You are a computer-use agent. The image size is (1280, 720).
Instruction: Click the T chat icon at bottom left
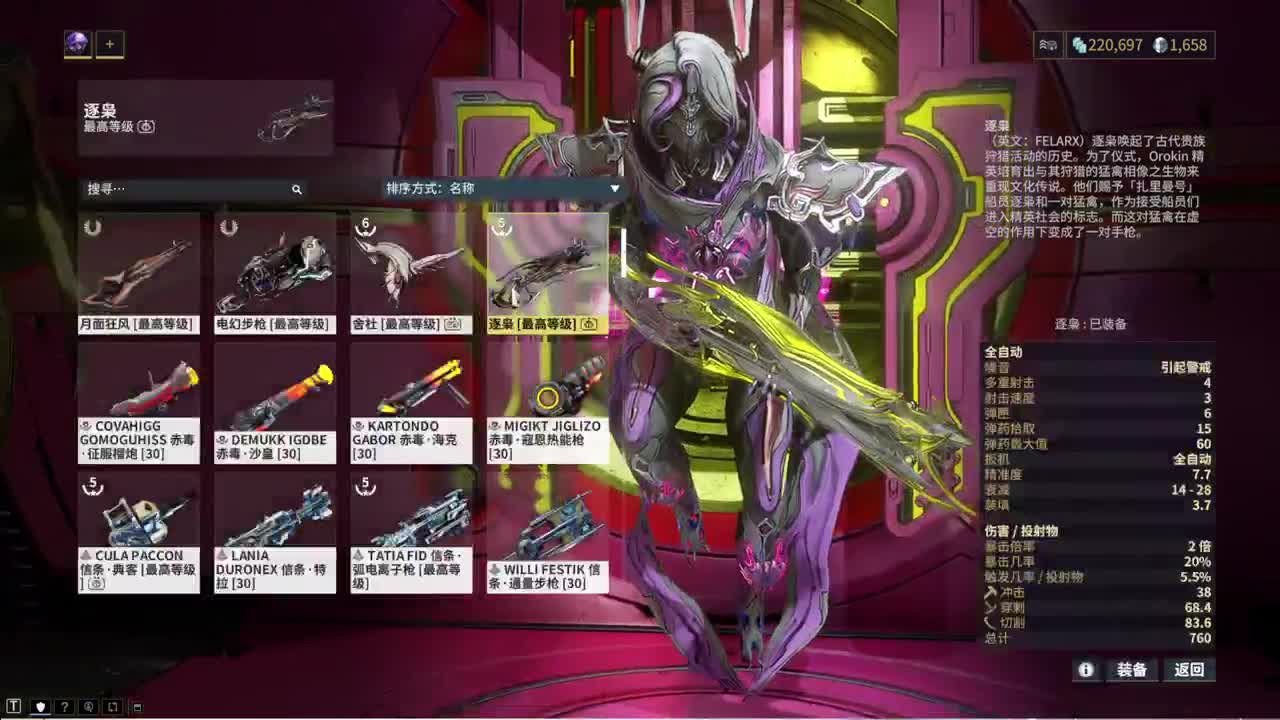click(x=15, y=707)
